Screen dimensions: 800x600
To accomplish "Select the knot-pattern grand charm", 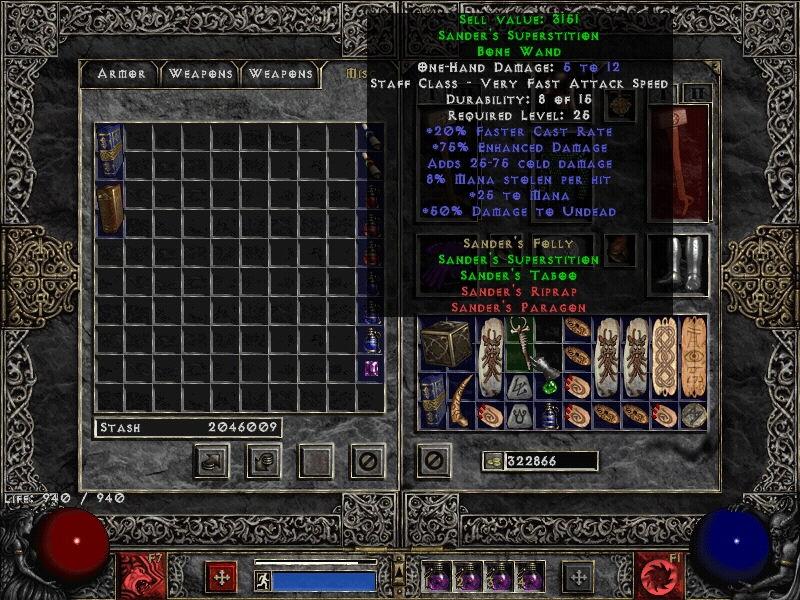I will pyautogui.click(x=665, y=358).
